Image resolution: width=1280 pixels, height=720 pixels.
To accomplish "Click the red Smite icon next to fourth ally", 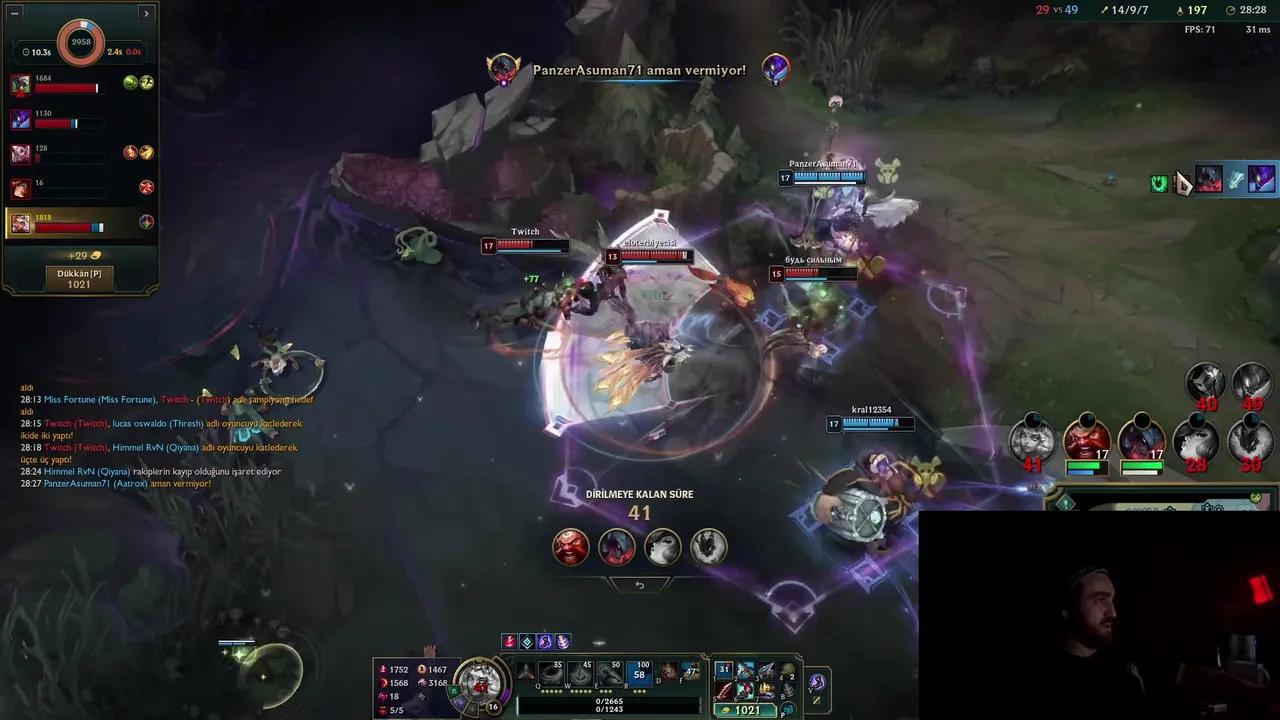I will click(x=147, y=185).
